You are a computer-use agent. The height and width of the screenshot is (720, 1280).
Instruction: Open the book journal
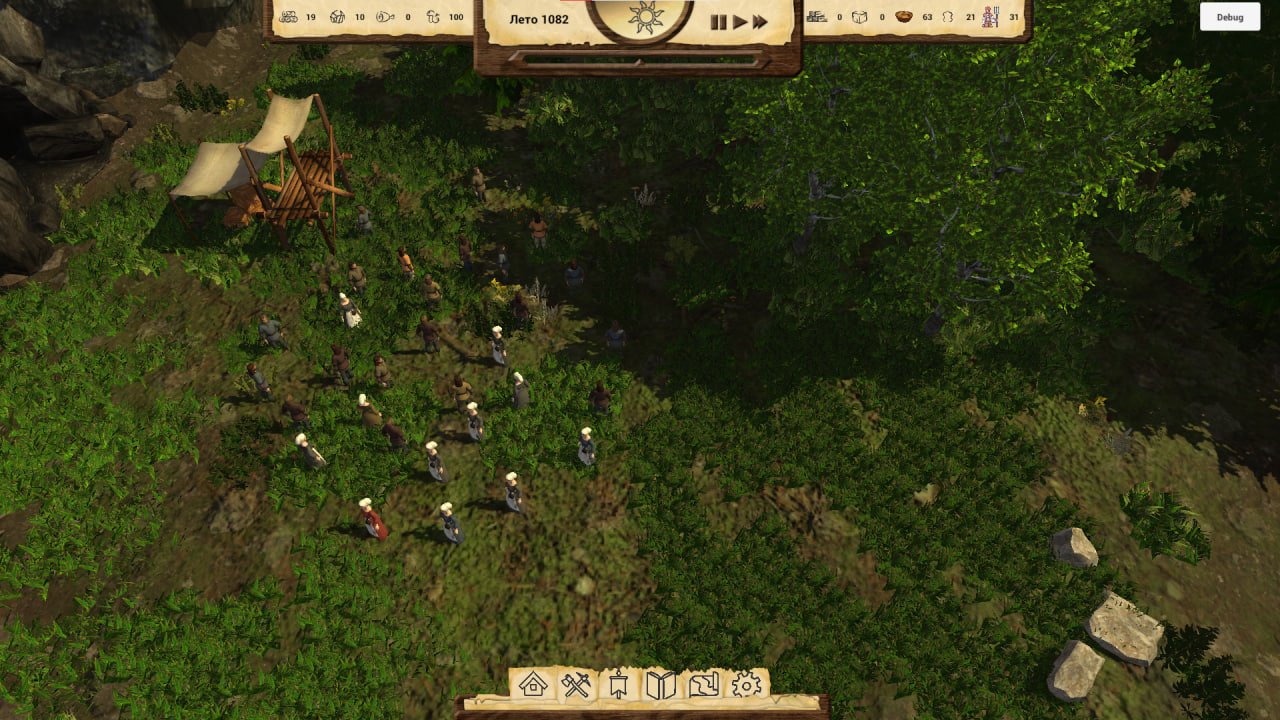click(x=661, y=685)
